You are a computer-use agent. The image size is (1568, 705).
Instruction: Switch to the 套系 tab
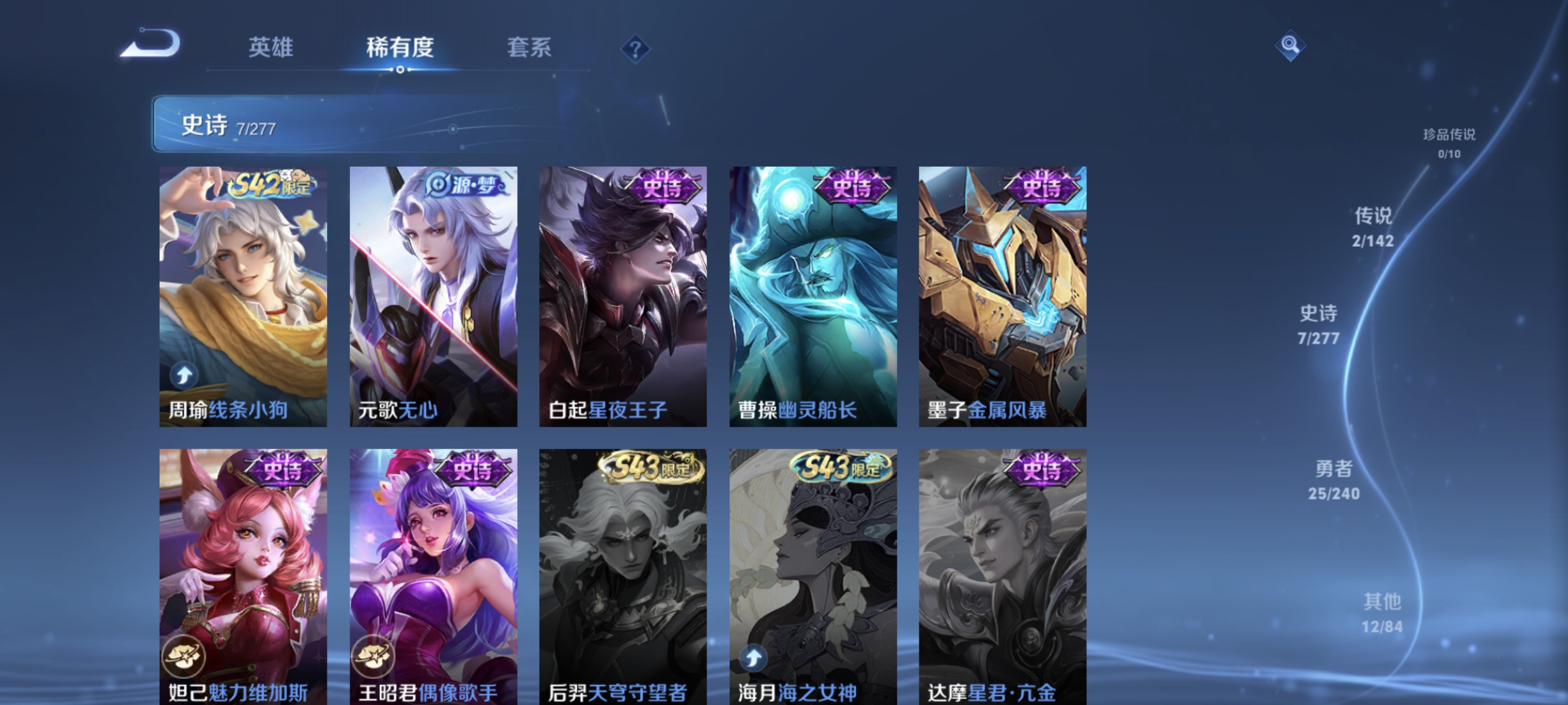click(x=529, y=48)
